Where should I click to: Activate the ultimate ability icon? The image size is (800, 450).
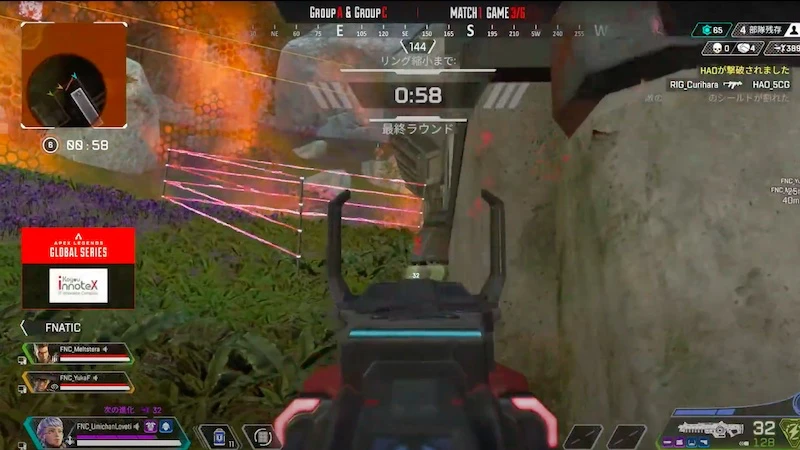click(x=790, y=429)
